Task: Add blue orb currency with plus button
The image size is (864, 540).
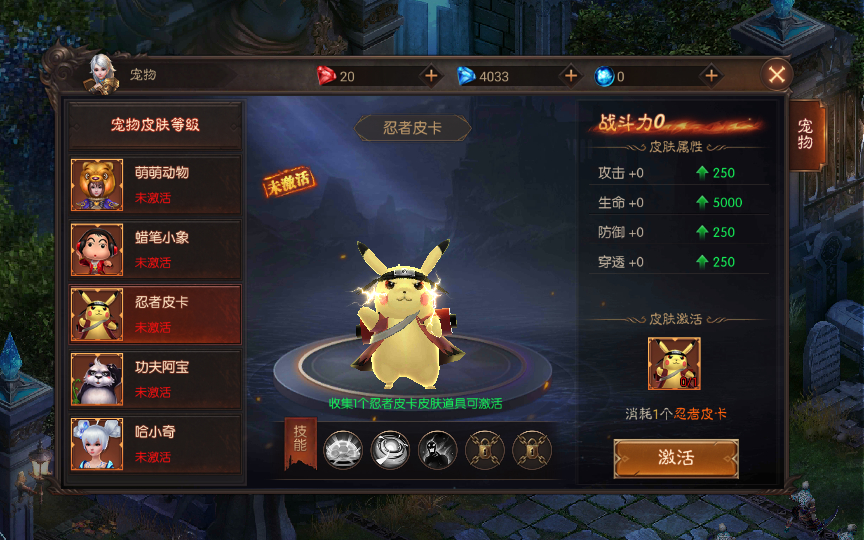Action: [x=711, y=76]
